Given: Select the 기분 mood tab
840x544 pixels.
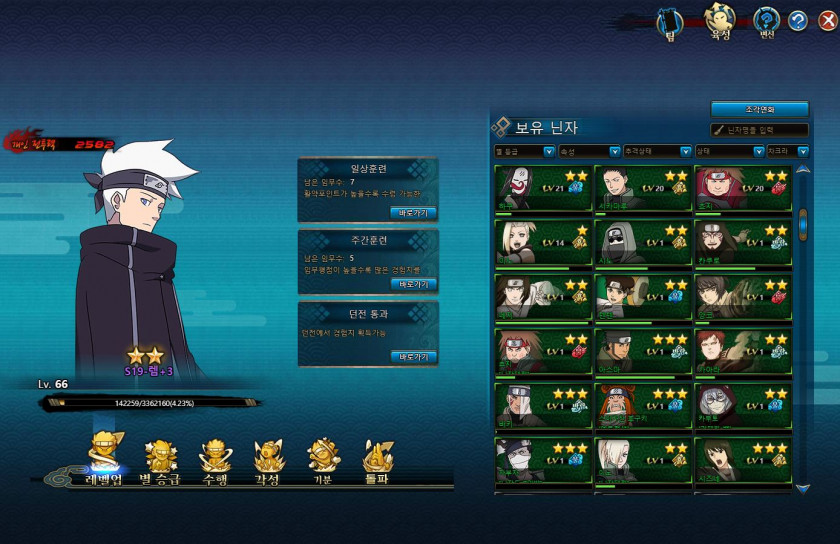Looking at the screenshot, I should click(x=323, y=461).
